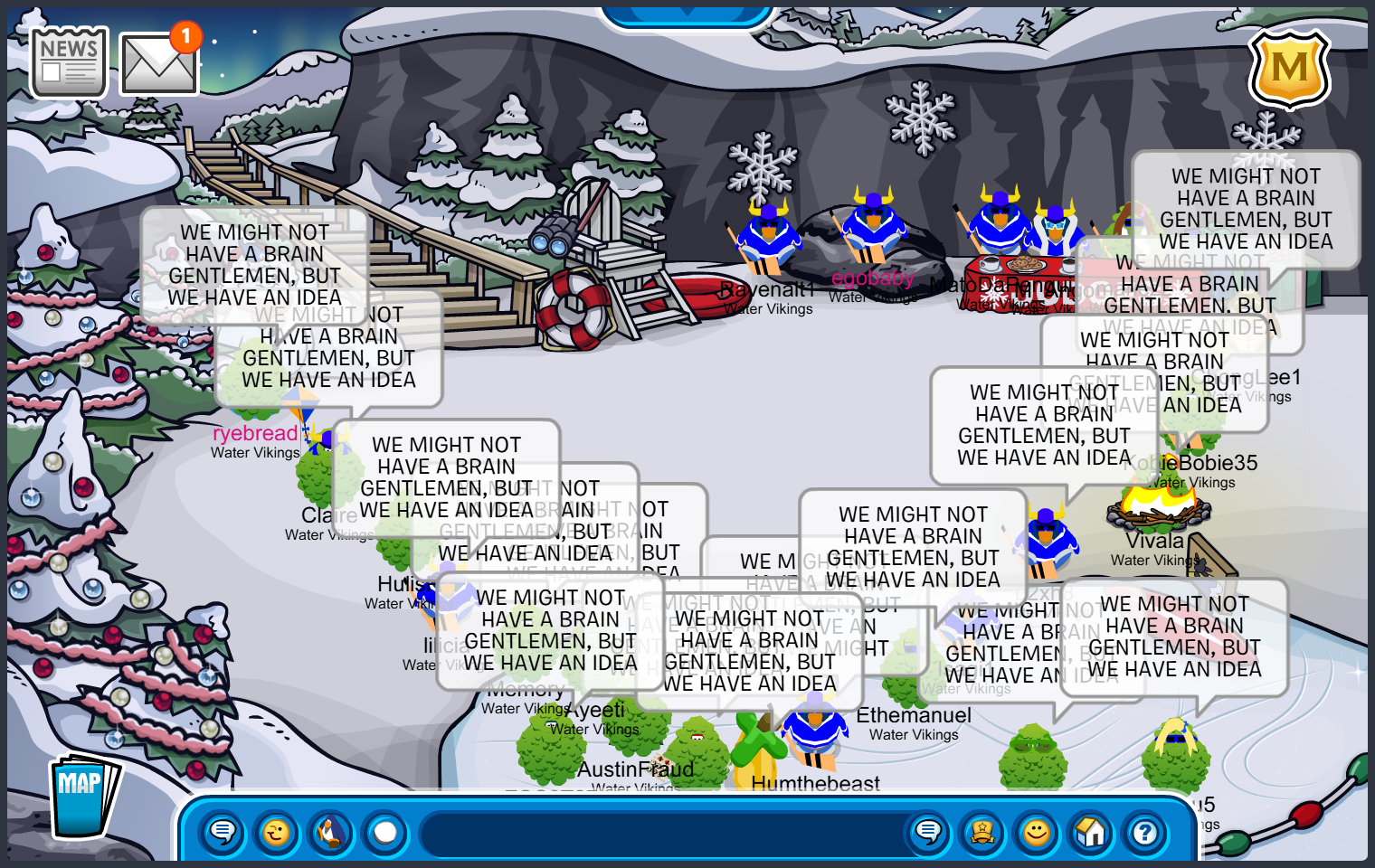
Task: Open the Map
Action: [83, 797]
